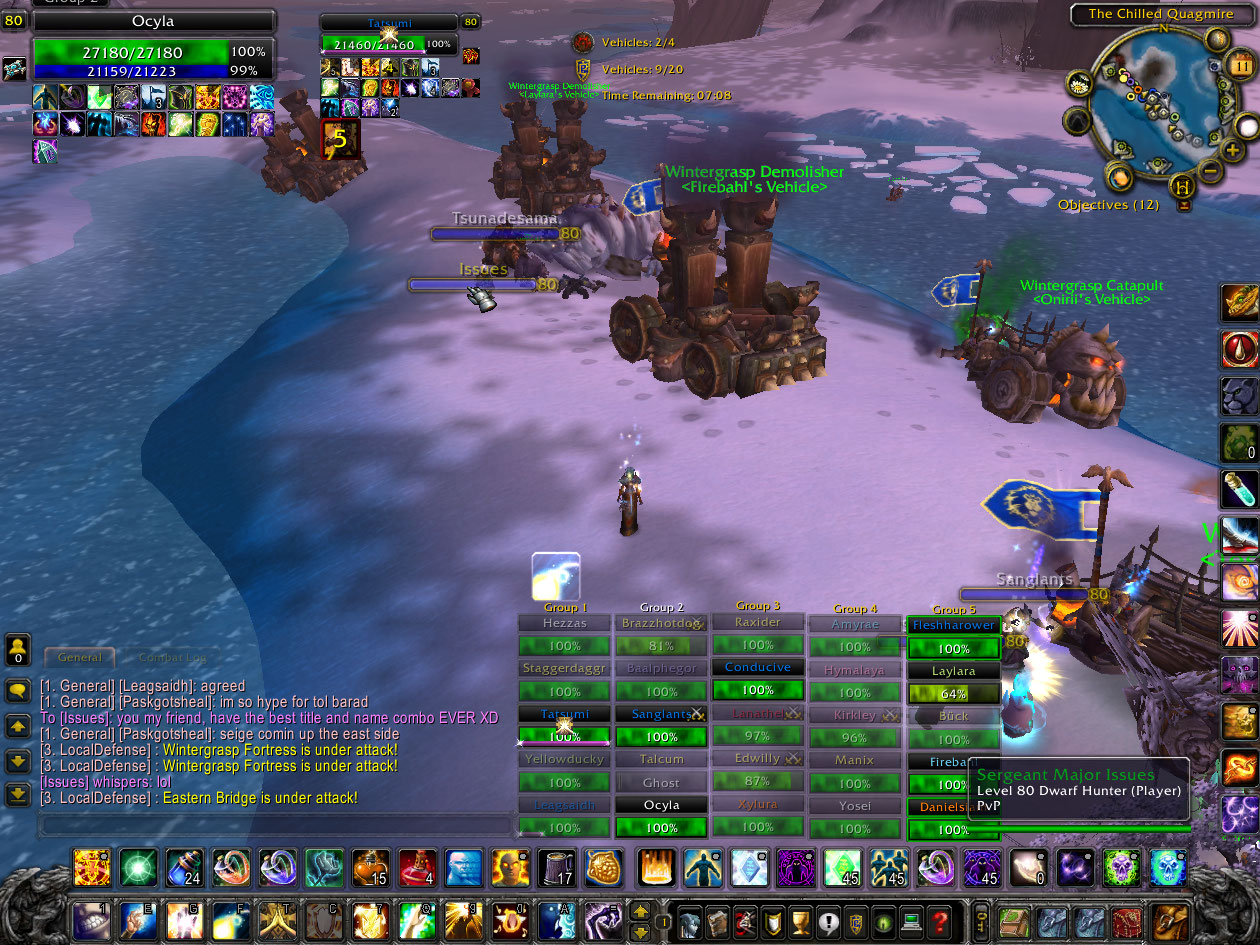Page action bar up with arrow button
Screen dimensions: 1260x945
coord(640,908)
